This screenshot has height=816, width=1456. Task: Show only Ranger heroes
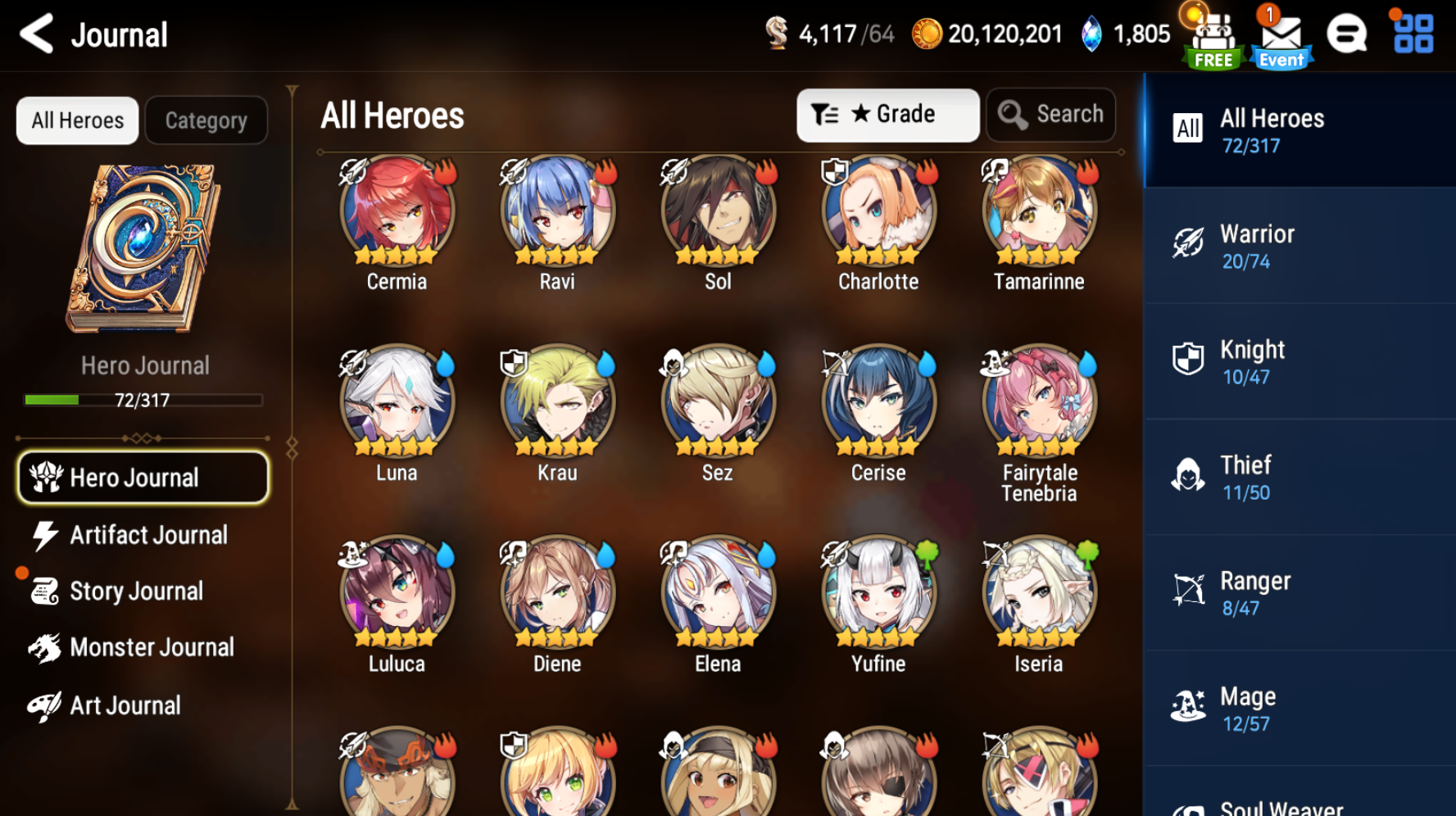click(x=1299, y=593)
